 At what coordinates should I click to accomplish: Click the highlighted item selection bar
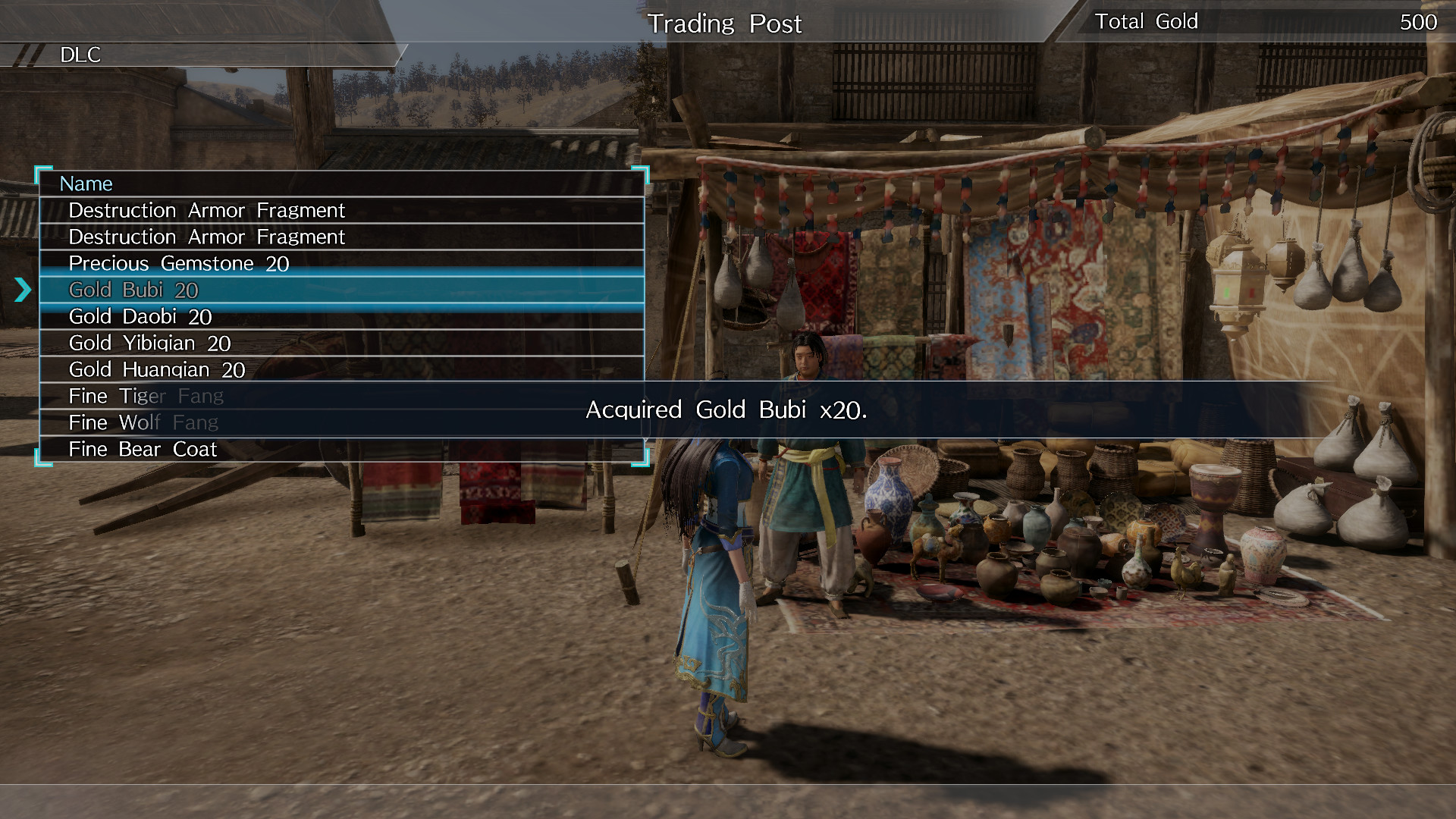pos(341,290)
